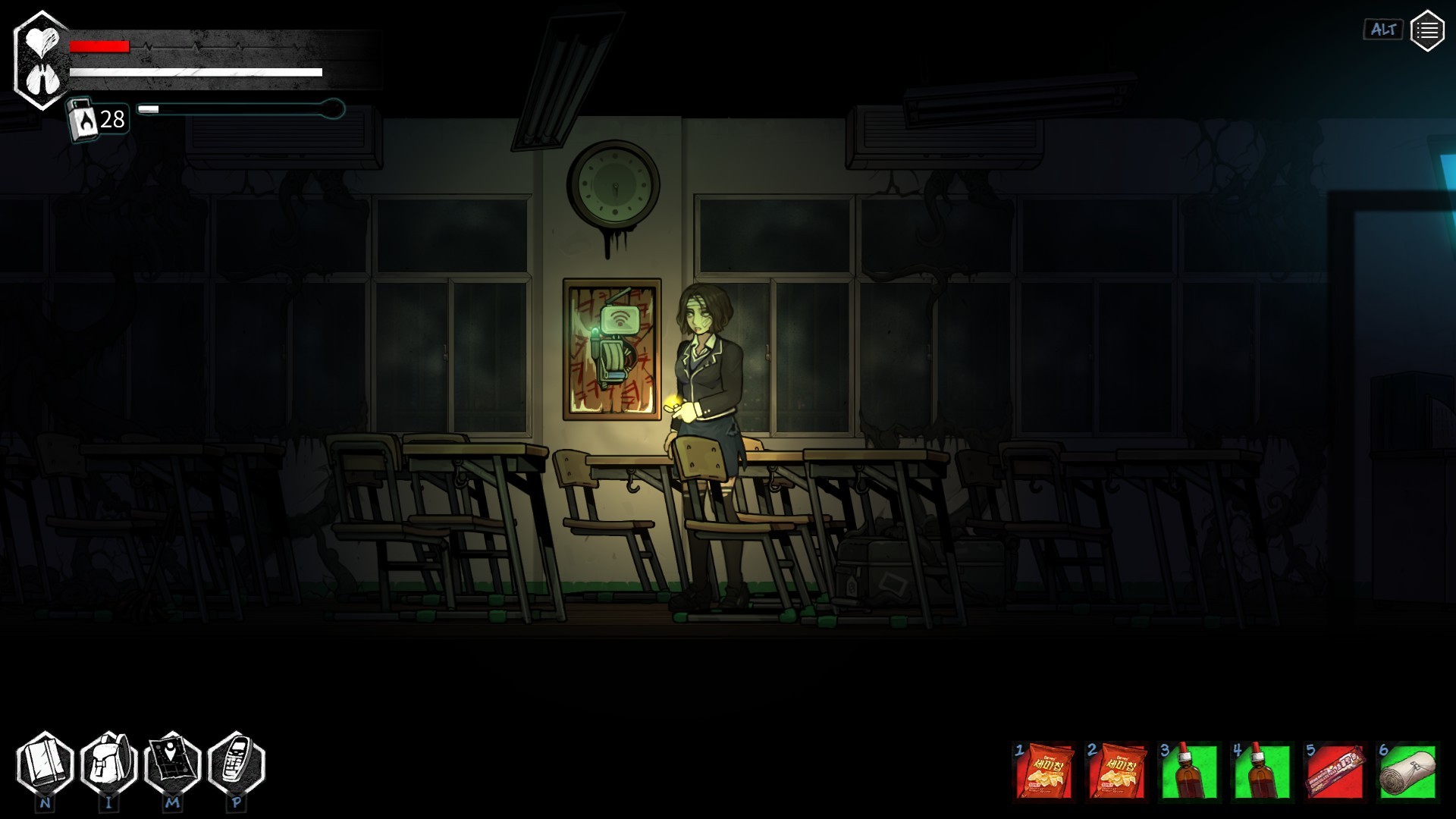
Task: Open the backpack inventory icon
Action: pyautogui.click(x=108, y=764)
